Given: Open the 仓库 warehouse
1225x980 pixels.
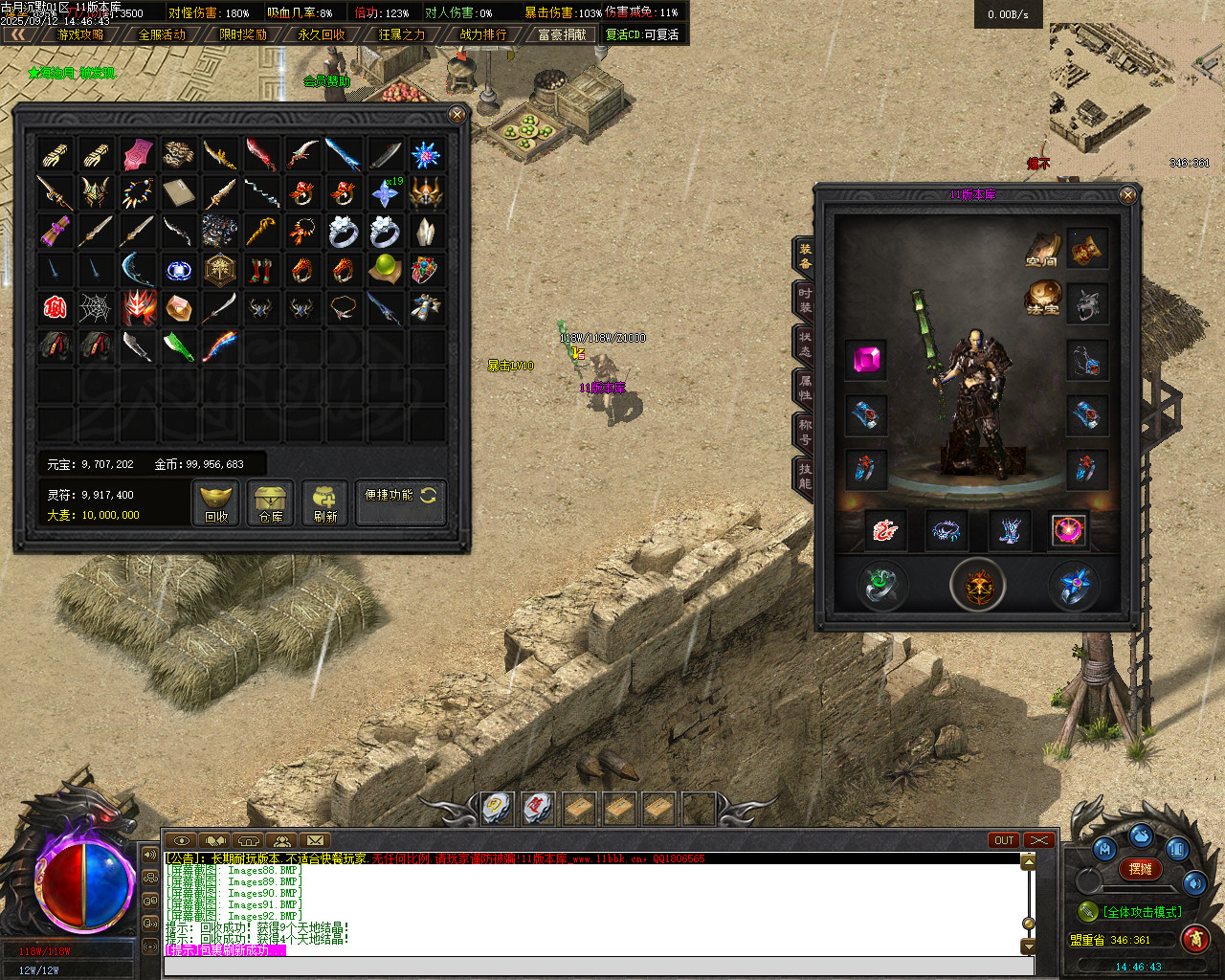Looking at the screenshot, I should [x=271, y=502].
